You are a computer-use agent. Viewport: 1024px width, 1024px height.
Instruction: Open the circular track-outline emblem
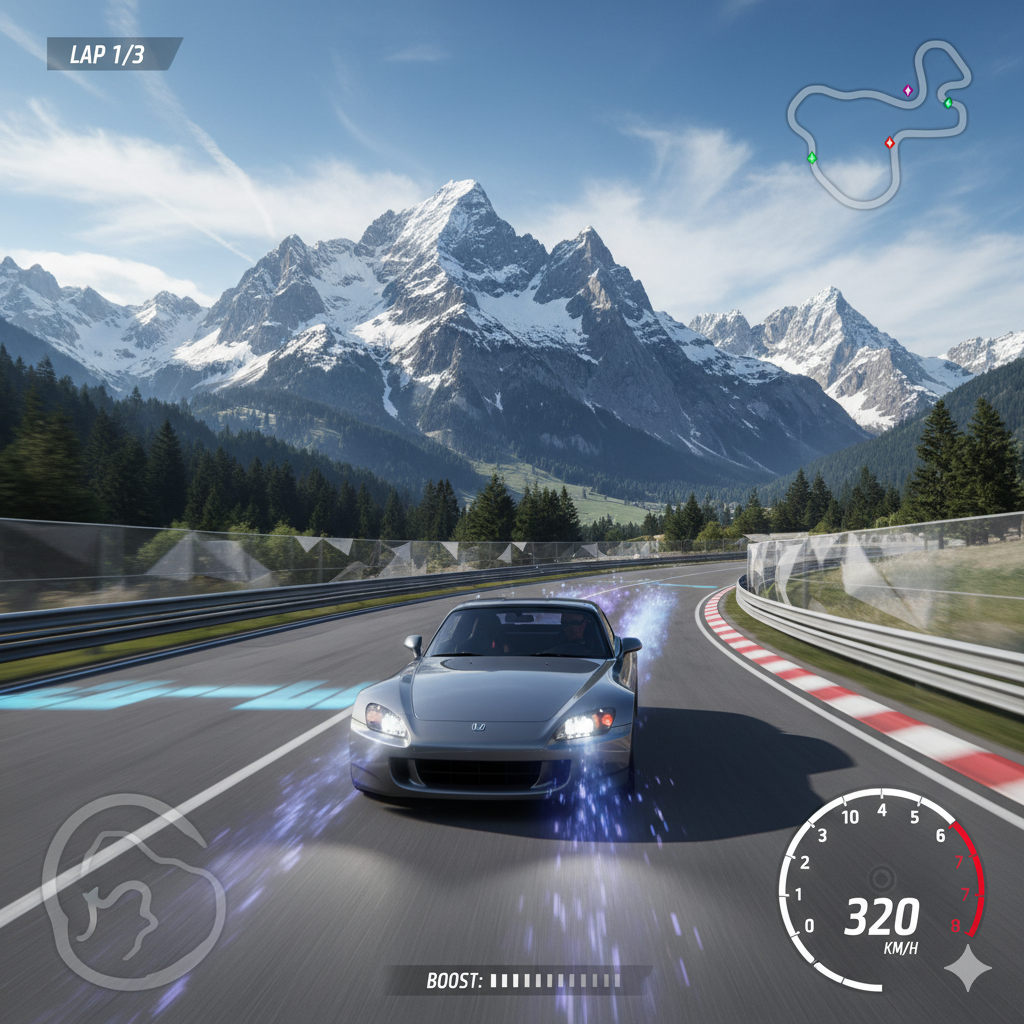tap(133, 891)
